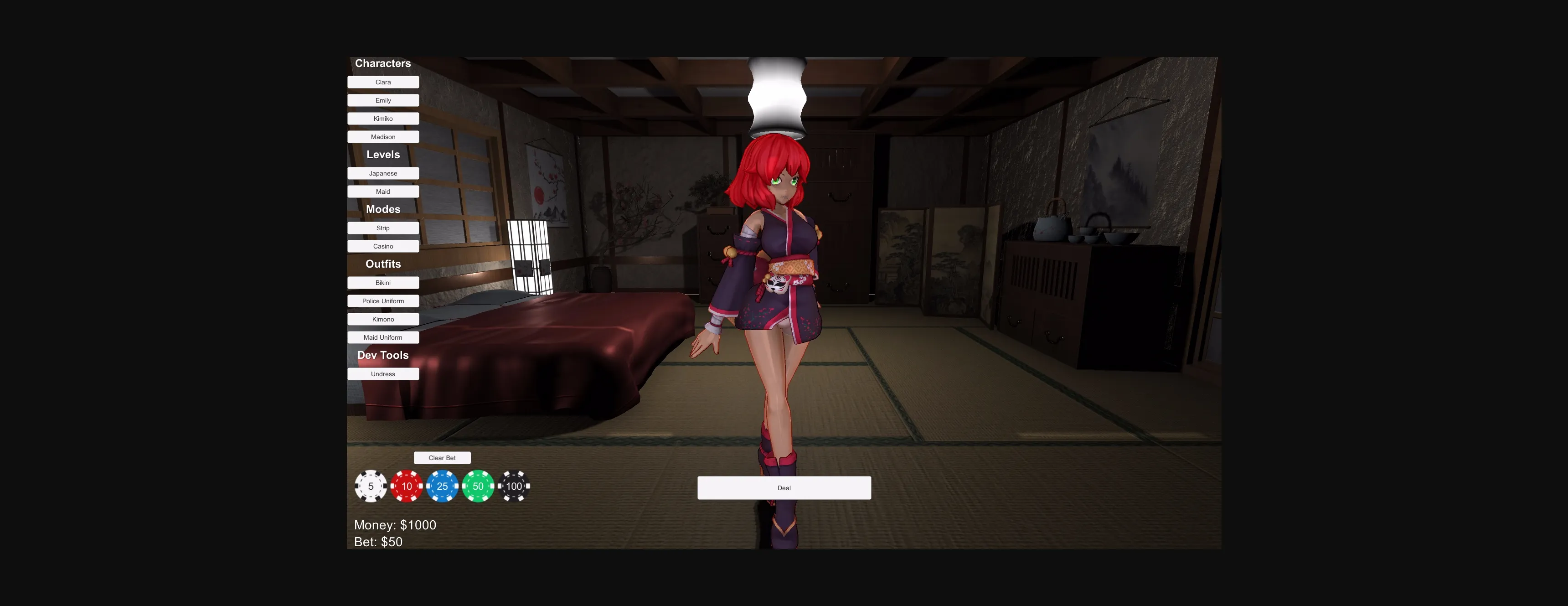Equip the Police Uniform outfit

point(383,301)
